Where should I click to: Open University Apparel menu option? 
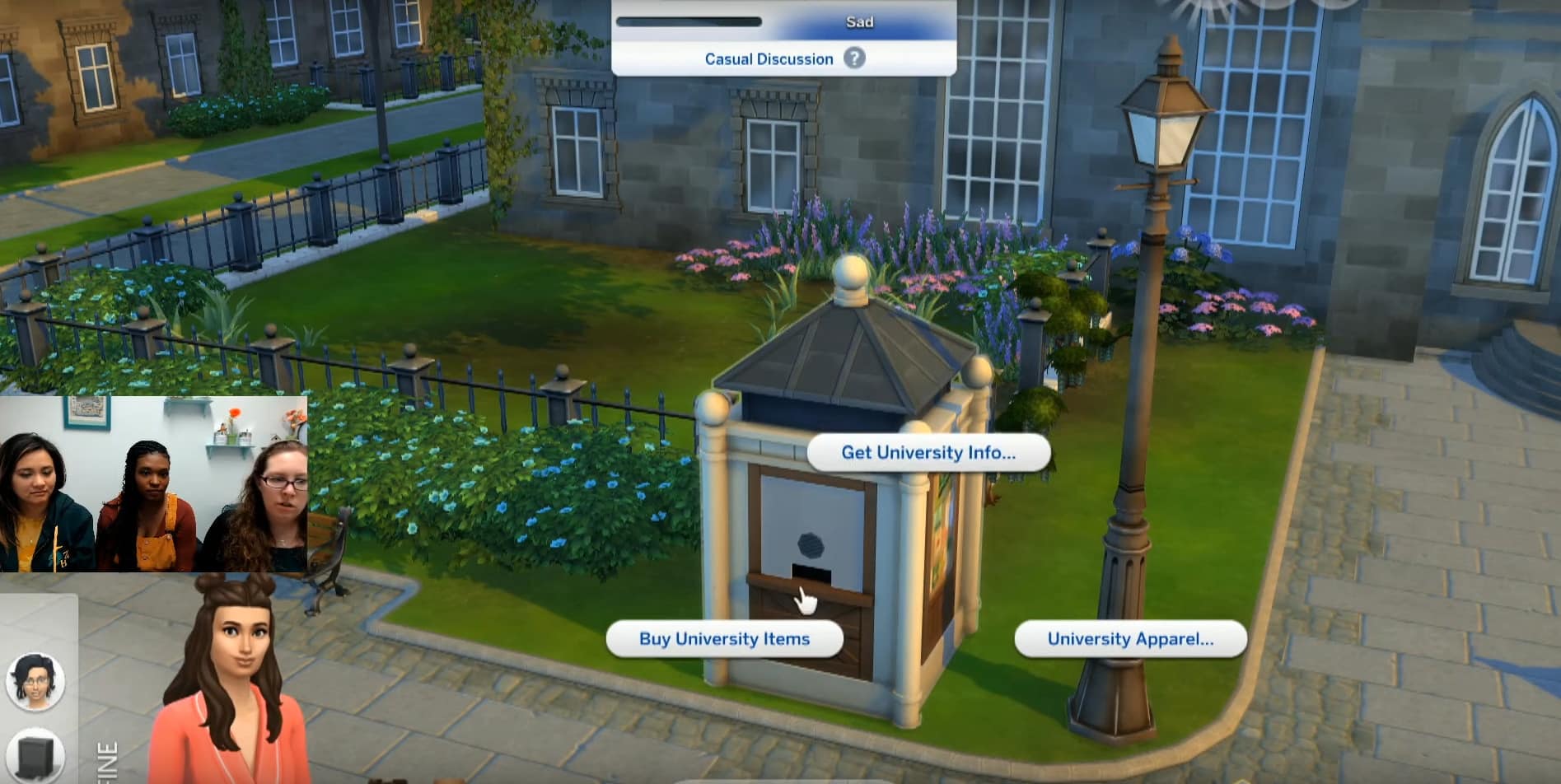coord(1129,639)
